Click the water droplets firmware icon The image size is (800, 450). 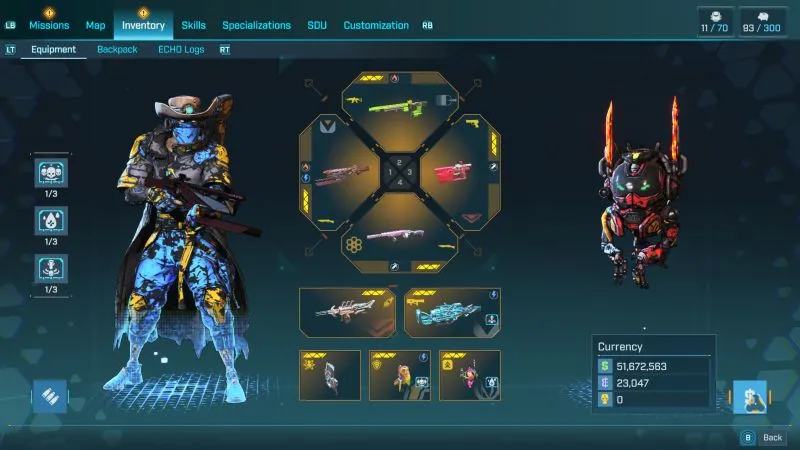(50, 221)
